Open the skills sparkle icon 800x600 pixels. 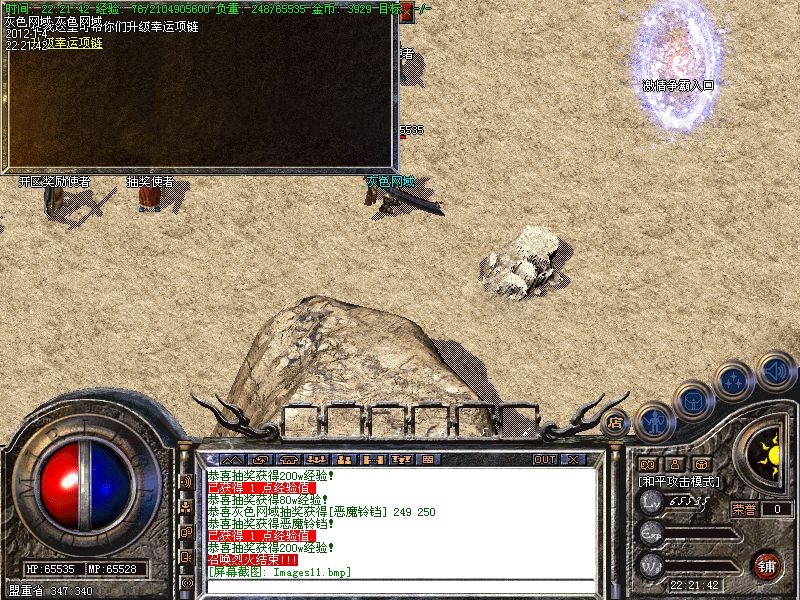click(x=735, y=382)
